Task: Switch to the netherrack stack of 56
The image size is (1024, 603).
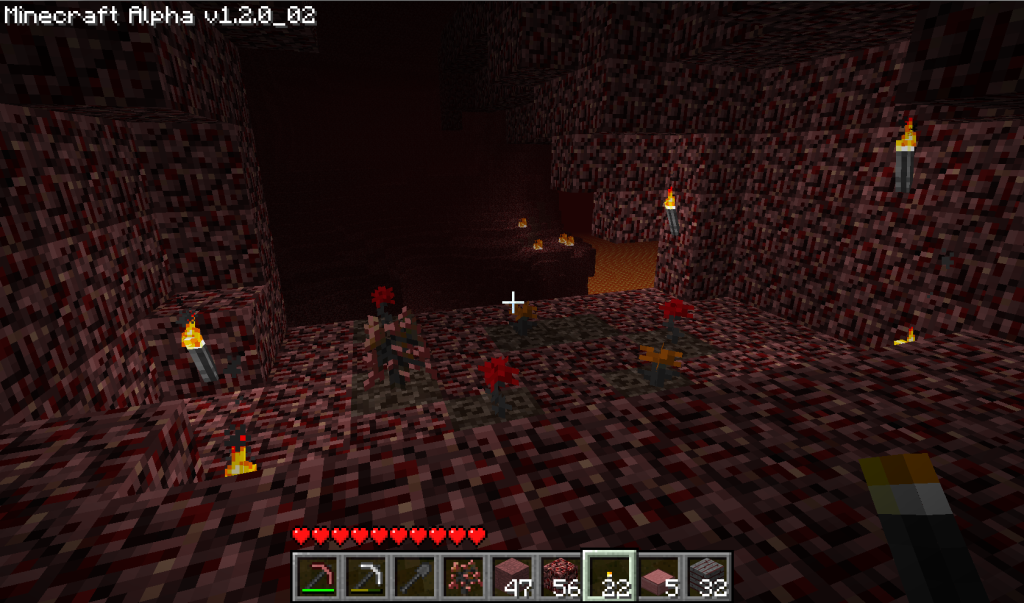Action: point(559,577)
